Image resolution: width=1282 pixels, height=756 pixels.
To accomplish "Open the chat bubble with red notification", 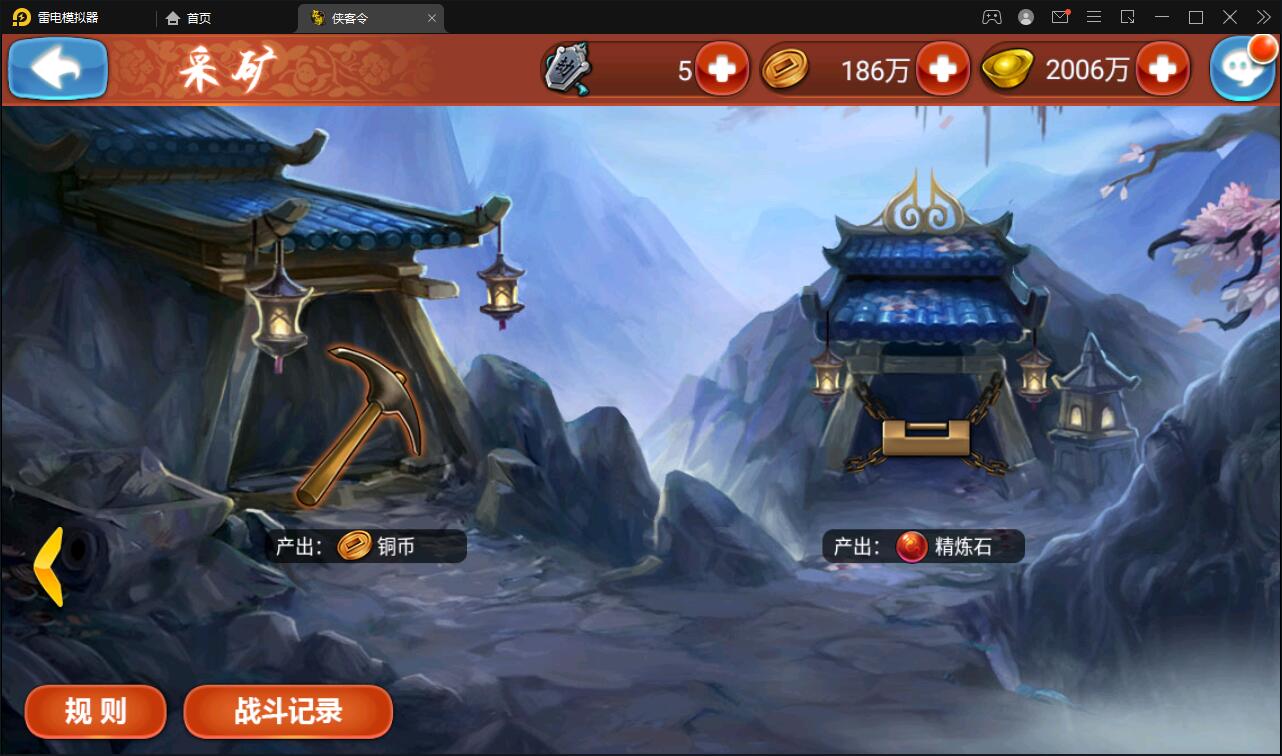I will (1243, 68).
